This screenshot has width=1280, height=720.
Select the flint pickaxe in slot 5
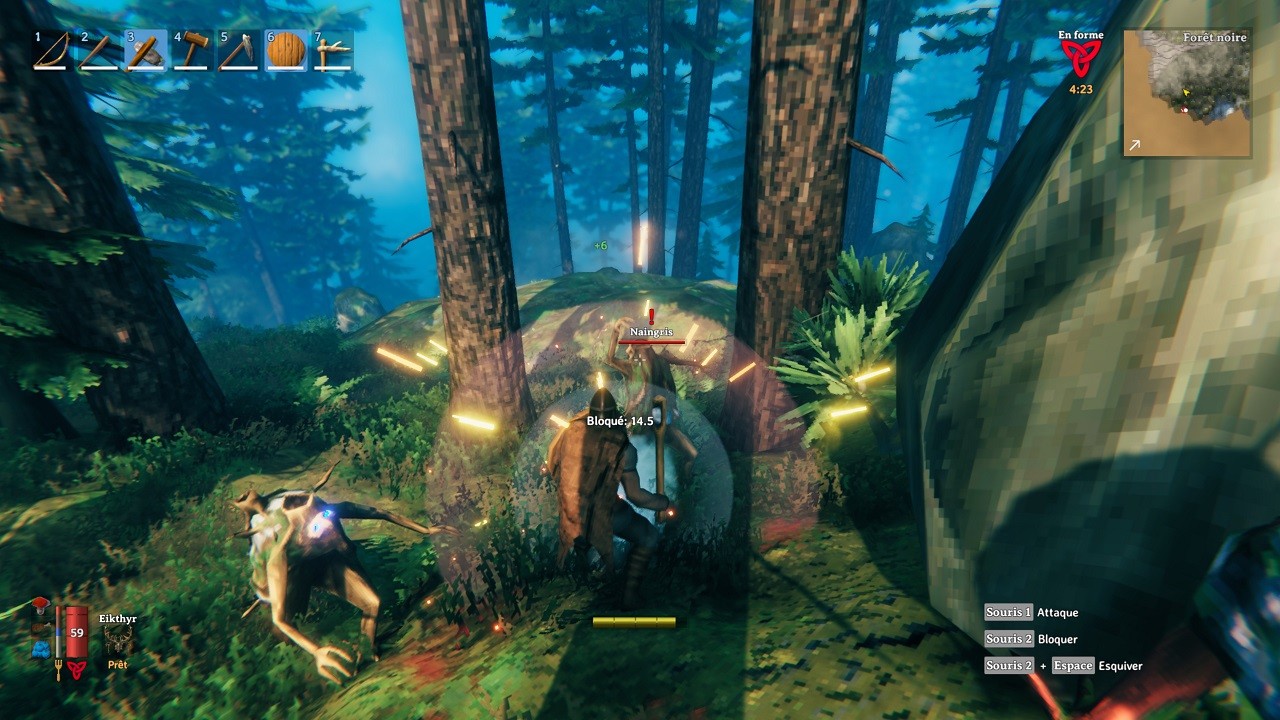coord(238,50)
